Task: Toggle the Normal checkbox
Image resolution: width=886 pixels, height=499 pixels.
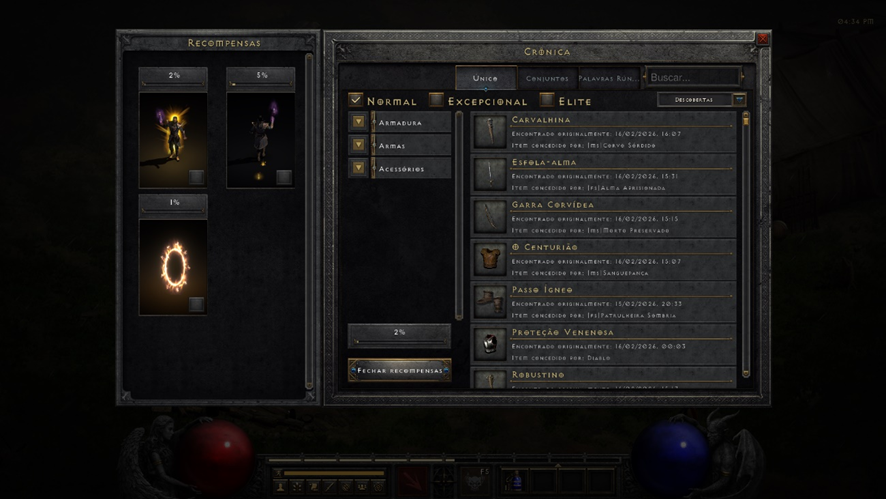Action: tap(356, 100)
